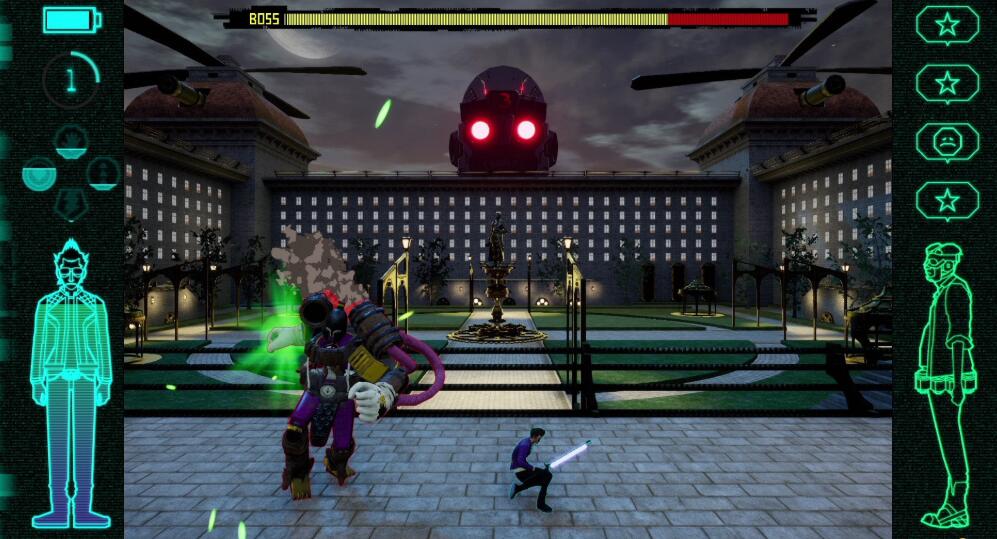Screen dimensions: 997x539
Task: Use the lightning bolt shield ability
Action: (70, 204)
